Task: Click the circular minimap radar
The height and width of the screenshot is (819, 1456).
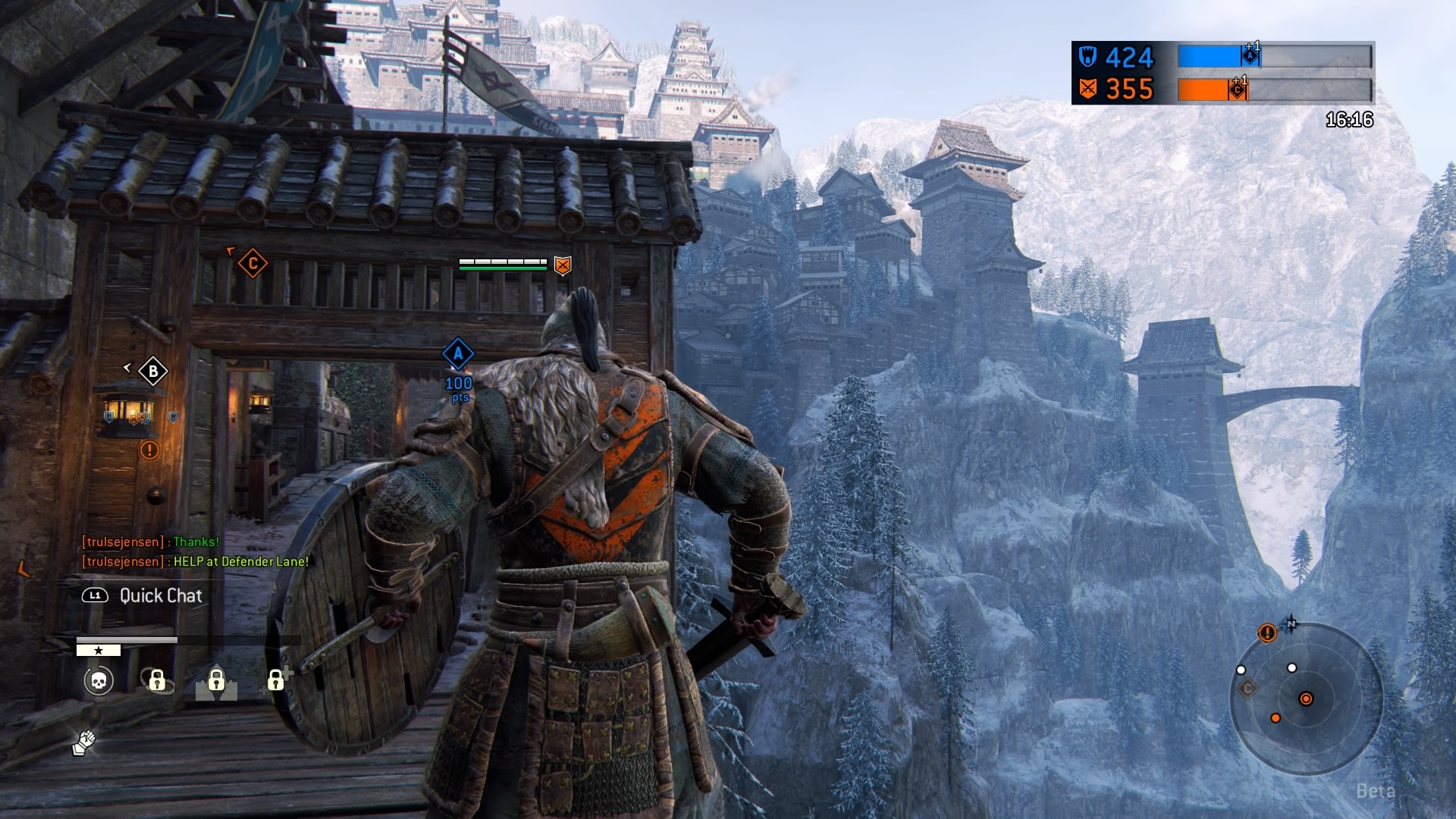Action: [1305, 698]
